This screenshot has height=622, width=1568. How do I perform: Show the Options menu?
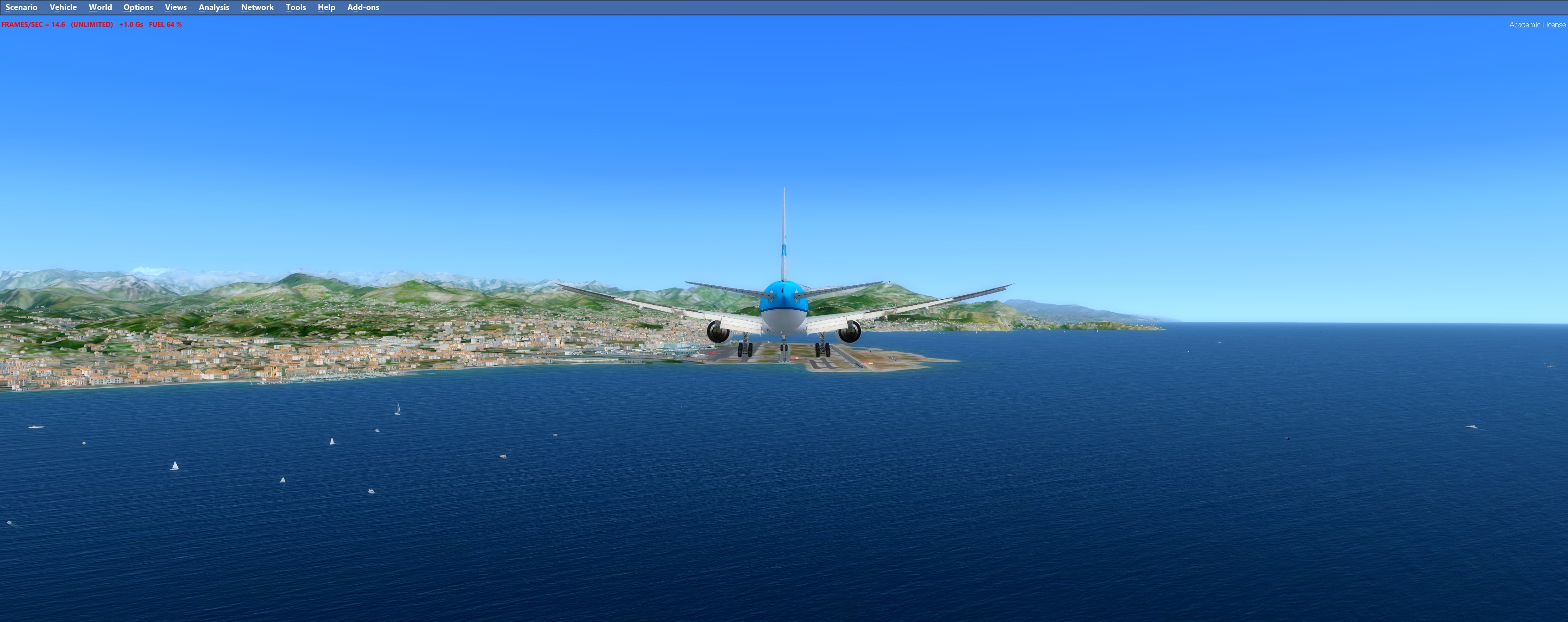pyautogui.click(x=138, y=7)
